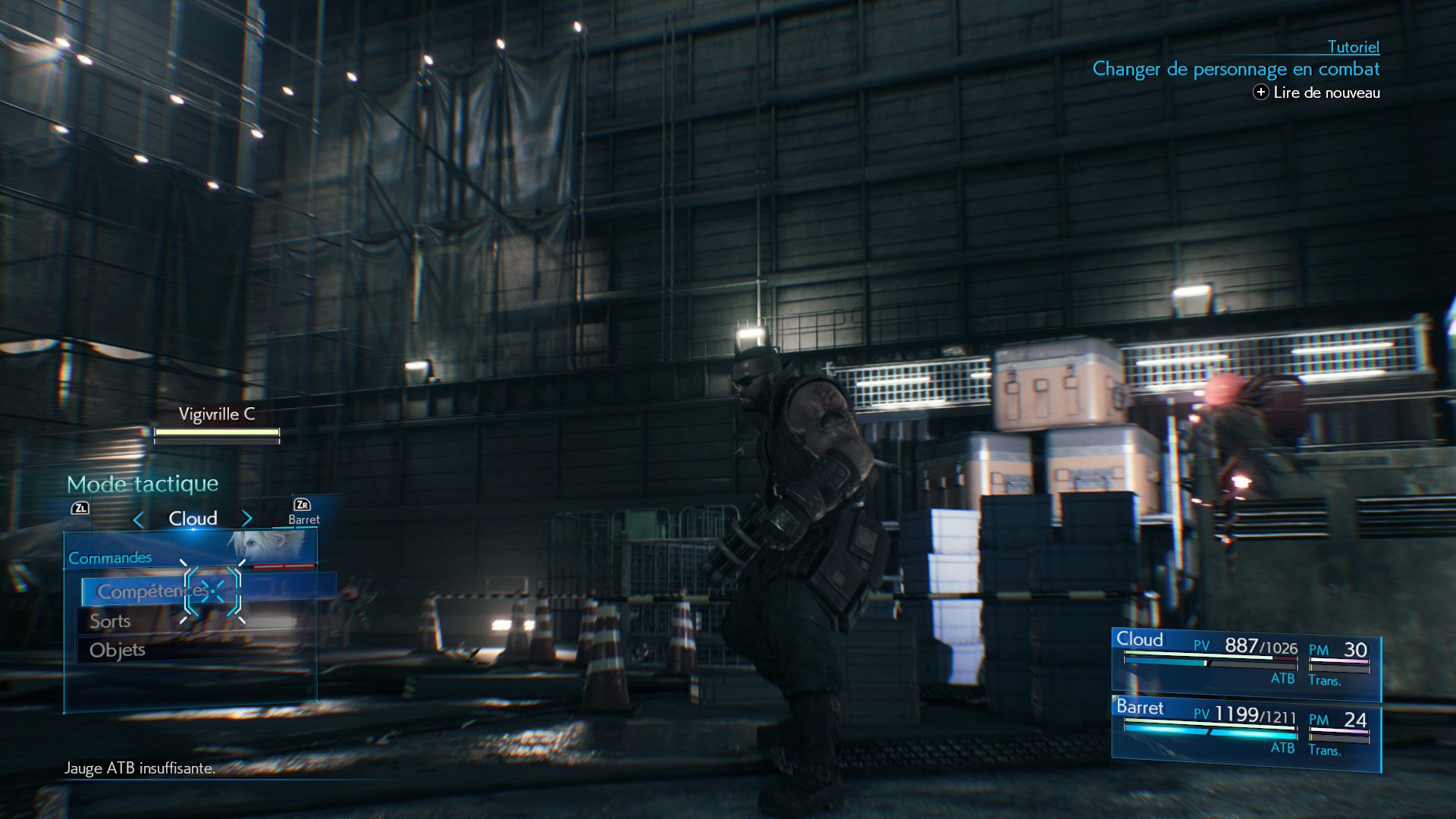Target the Vigivrille C enemy label
The height and width of the screenshot is (819, 1456).
pos(217,414)
